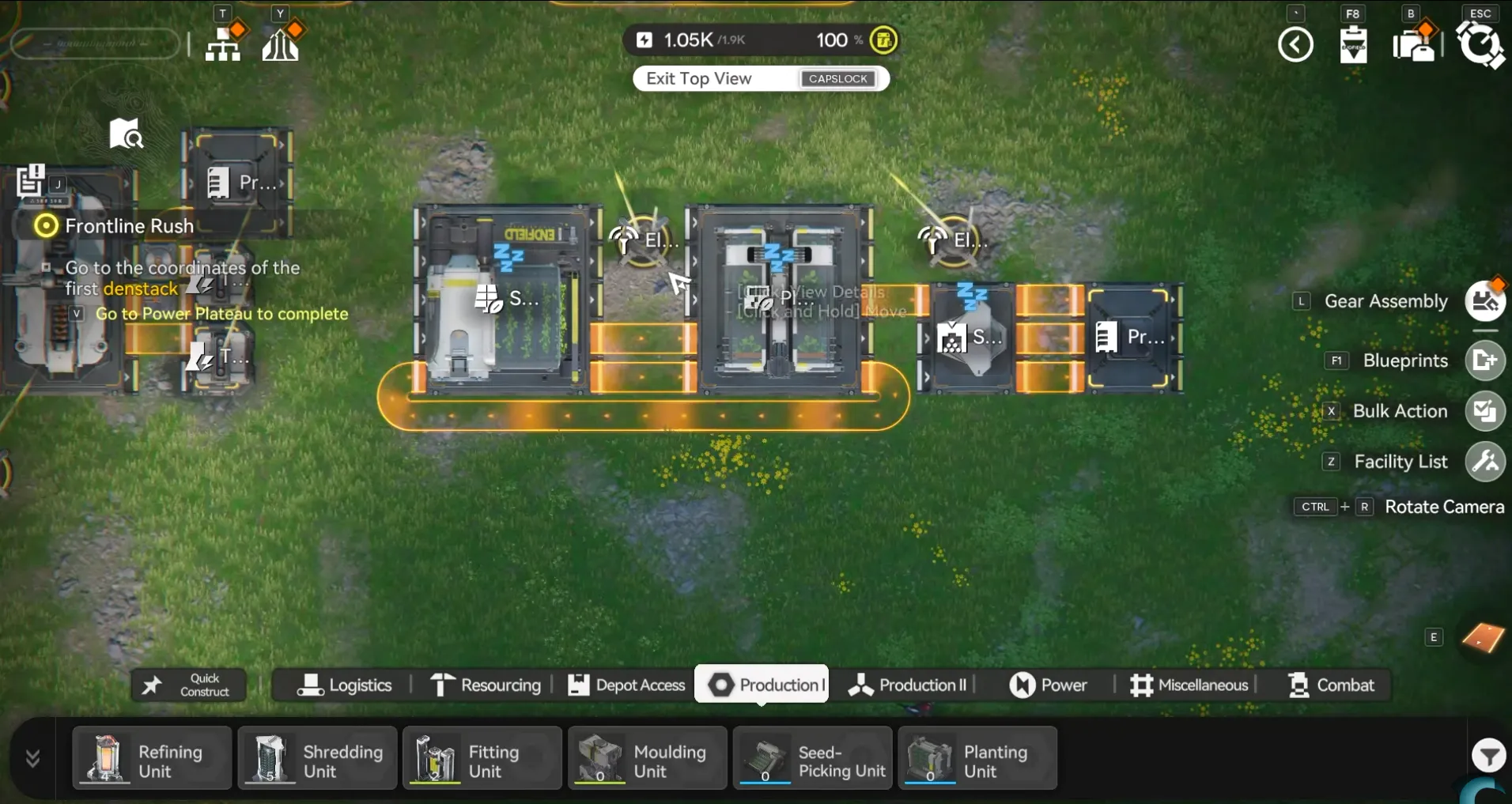This screenshot has width=1512, height=804.
Task: Activate Bulk Action mode
Action: pyautogui.click(x=1484, y=411)
